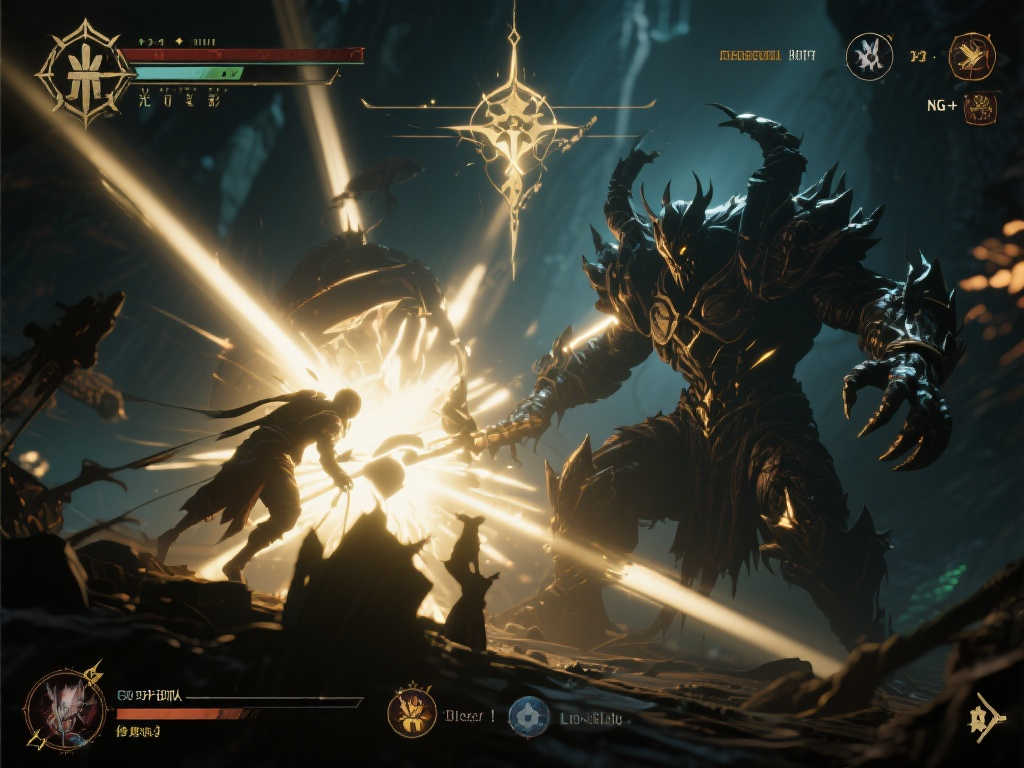Activate the golden feather circular icon
Image resolution: width=1024 pixels, height=768 pixels.
(971, 56)
